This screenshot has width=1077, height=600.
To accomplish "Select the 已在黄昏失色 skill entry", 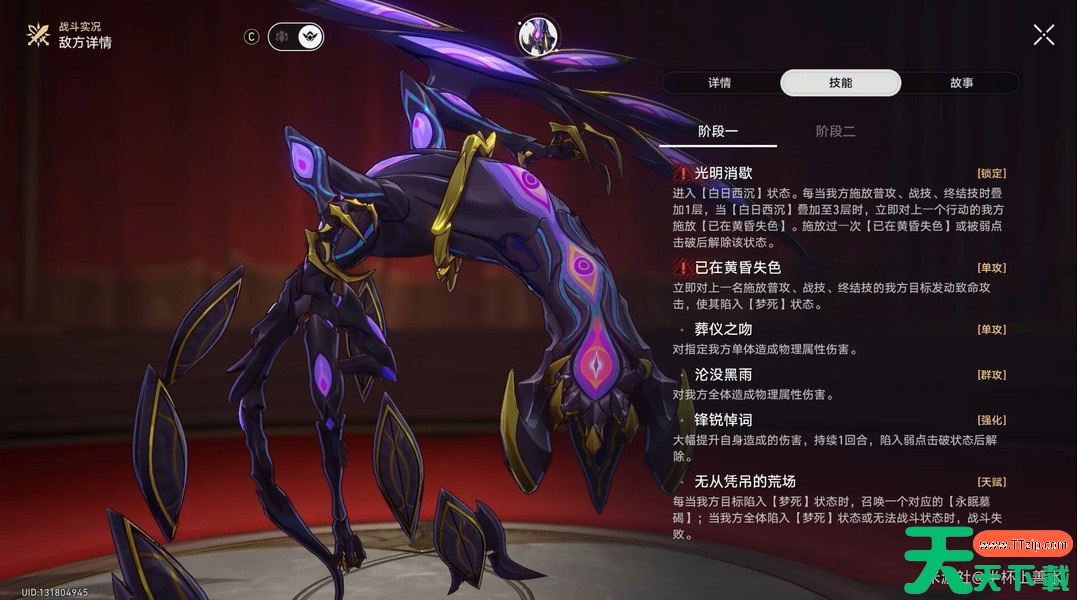I will pyautogui.click(x=737, y=267).
